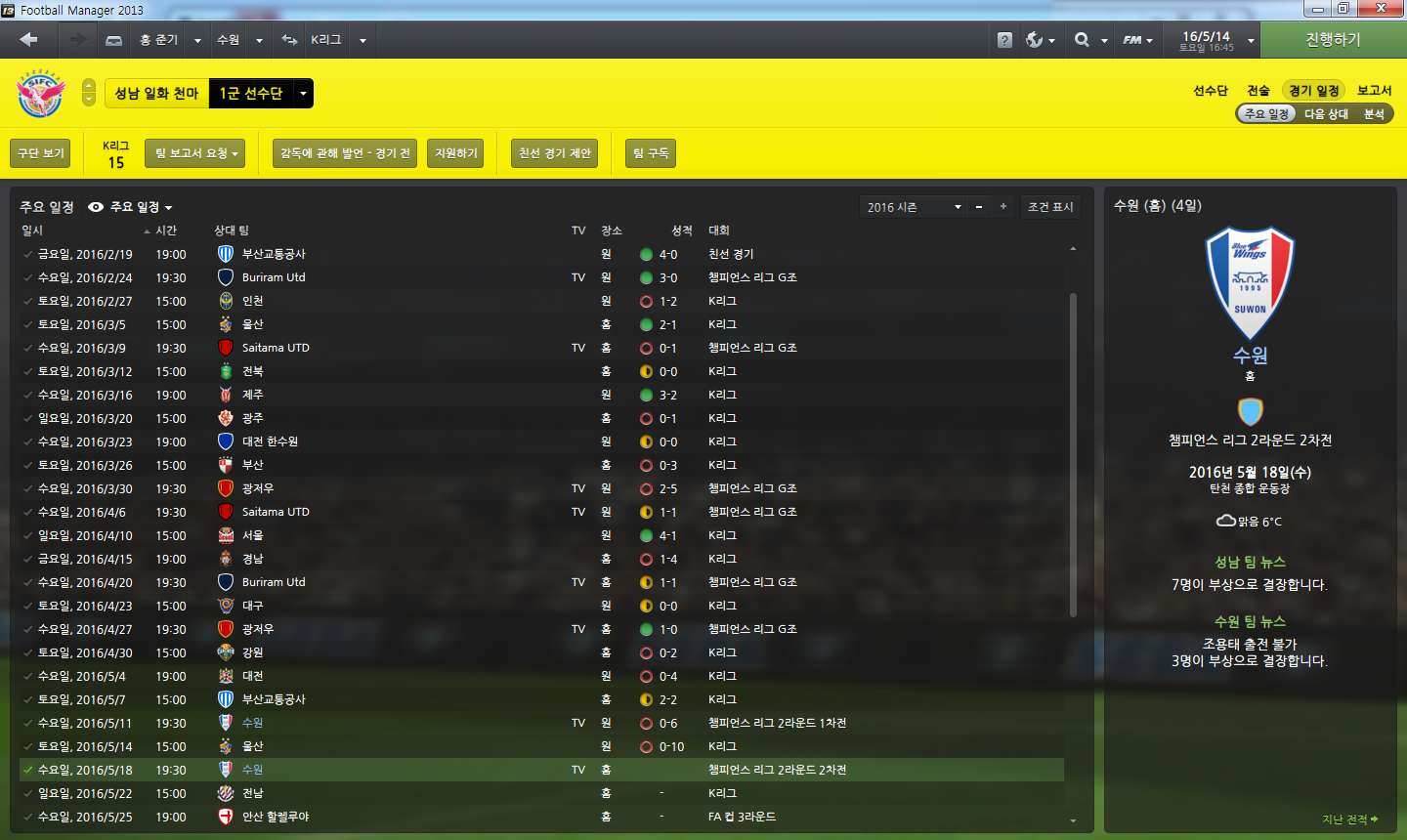Open the 2016 시즌 season dropdown

tap(914, 207)
